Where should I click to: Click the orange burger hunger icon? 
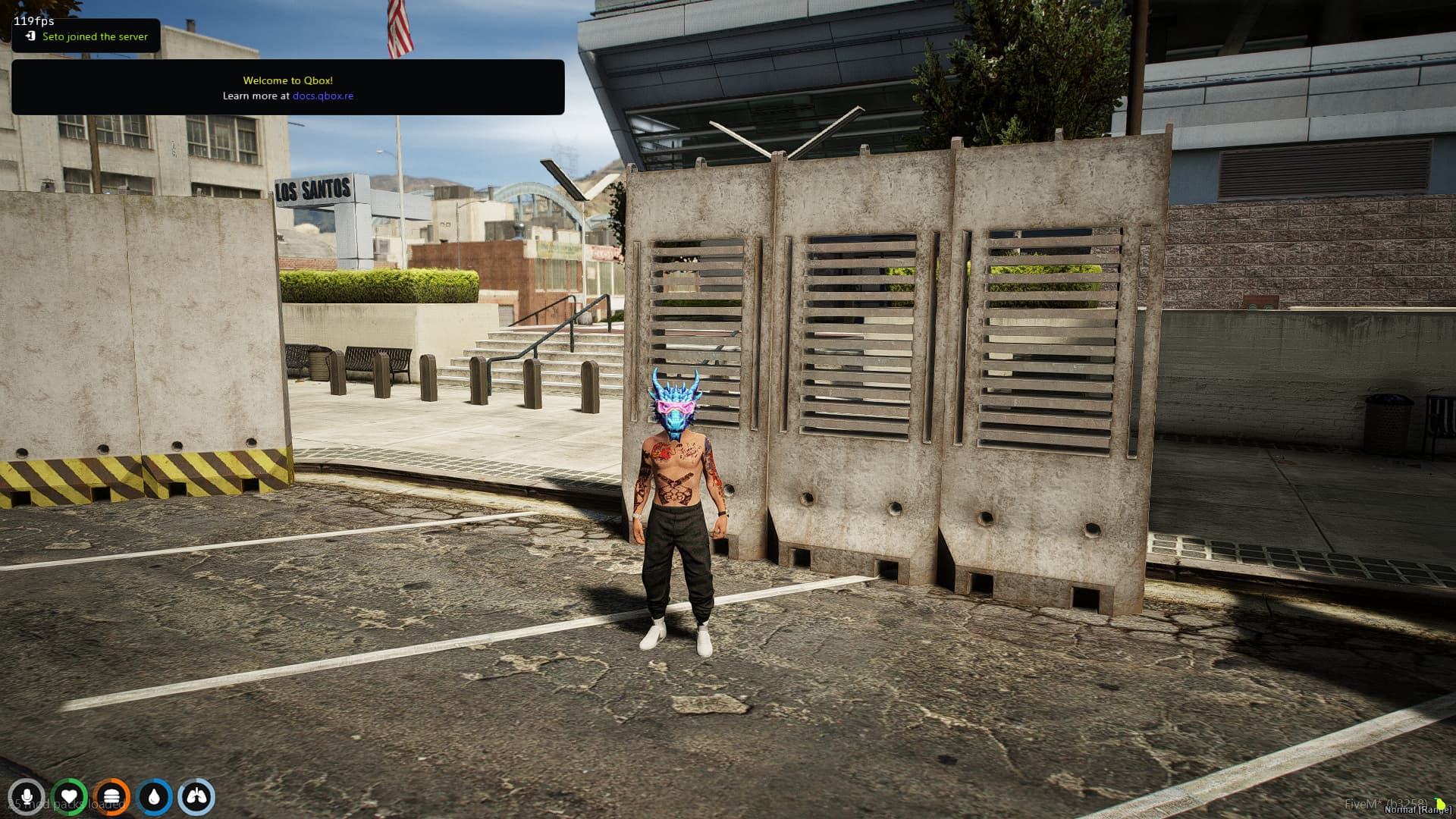click(112, 797)
